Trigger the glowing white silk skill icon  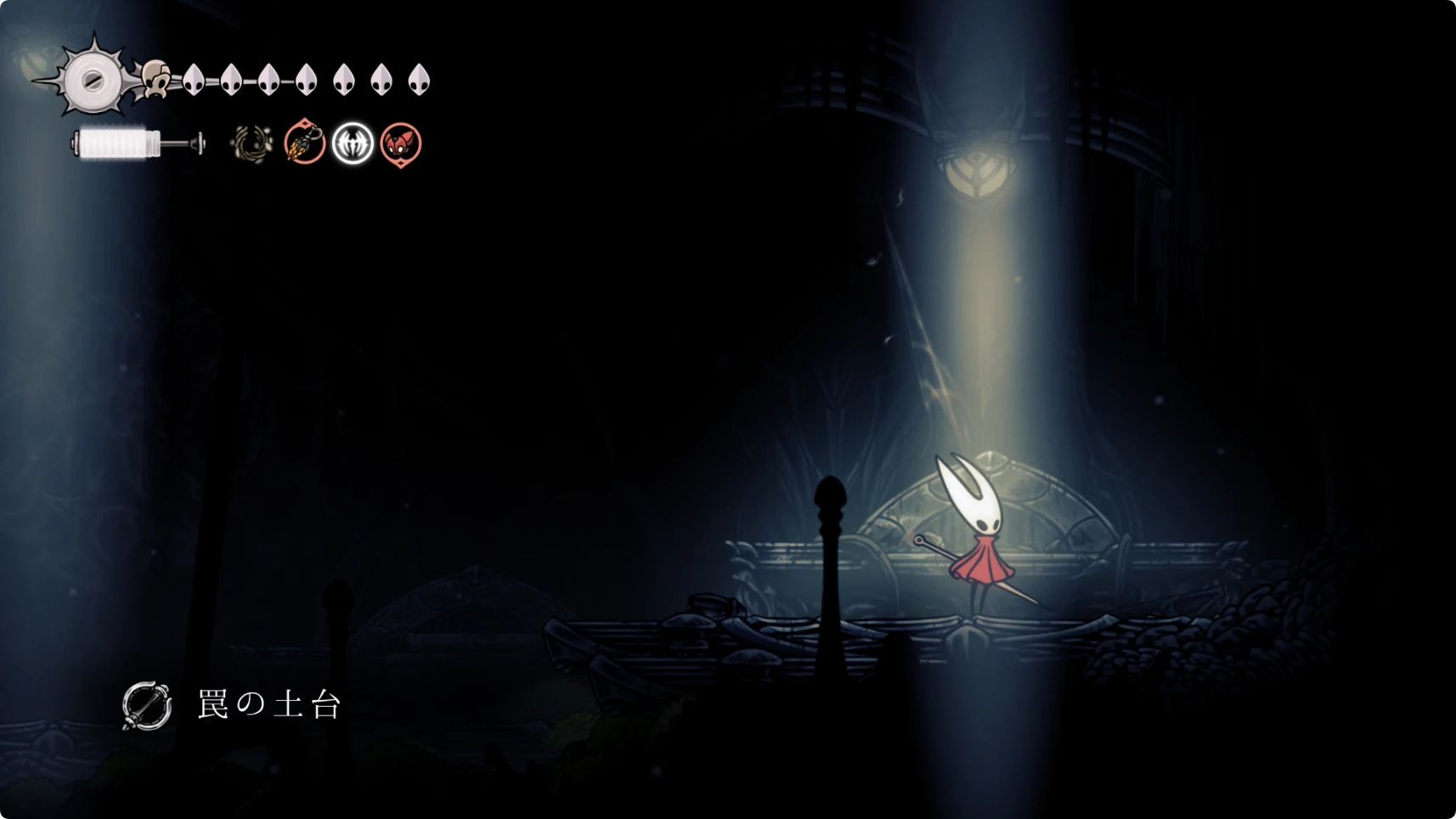click(353, 143)
